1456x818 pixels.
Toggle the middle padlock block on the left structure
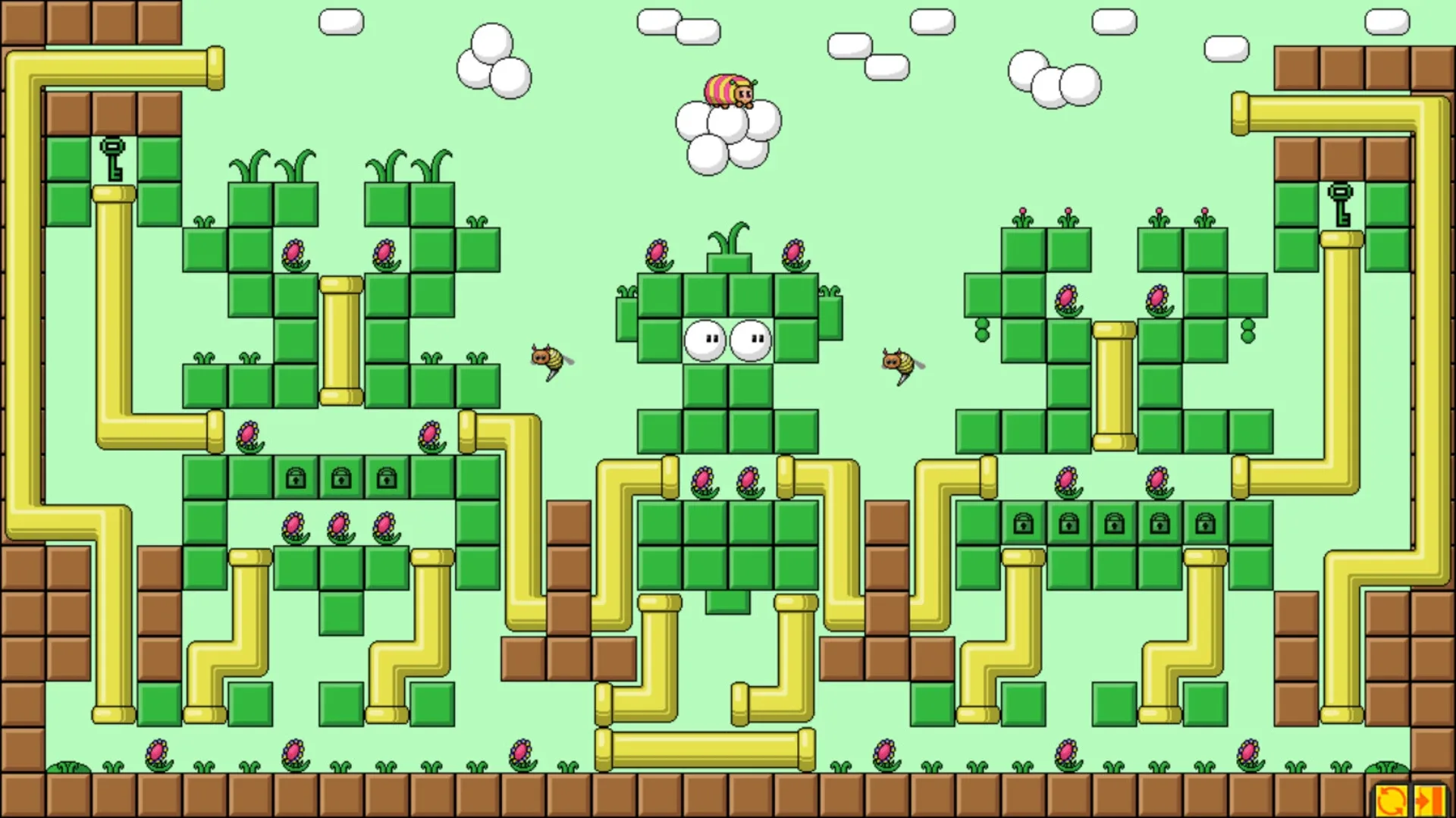tap(340, 477)
